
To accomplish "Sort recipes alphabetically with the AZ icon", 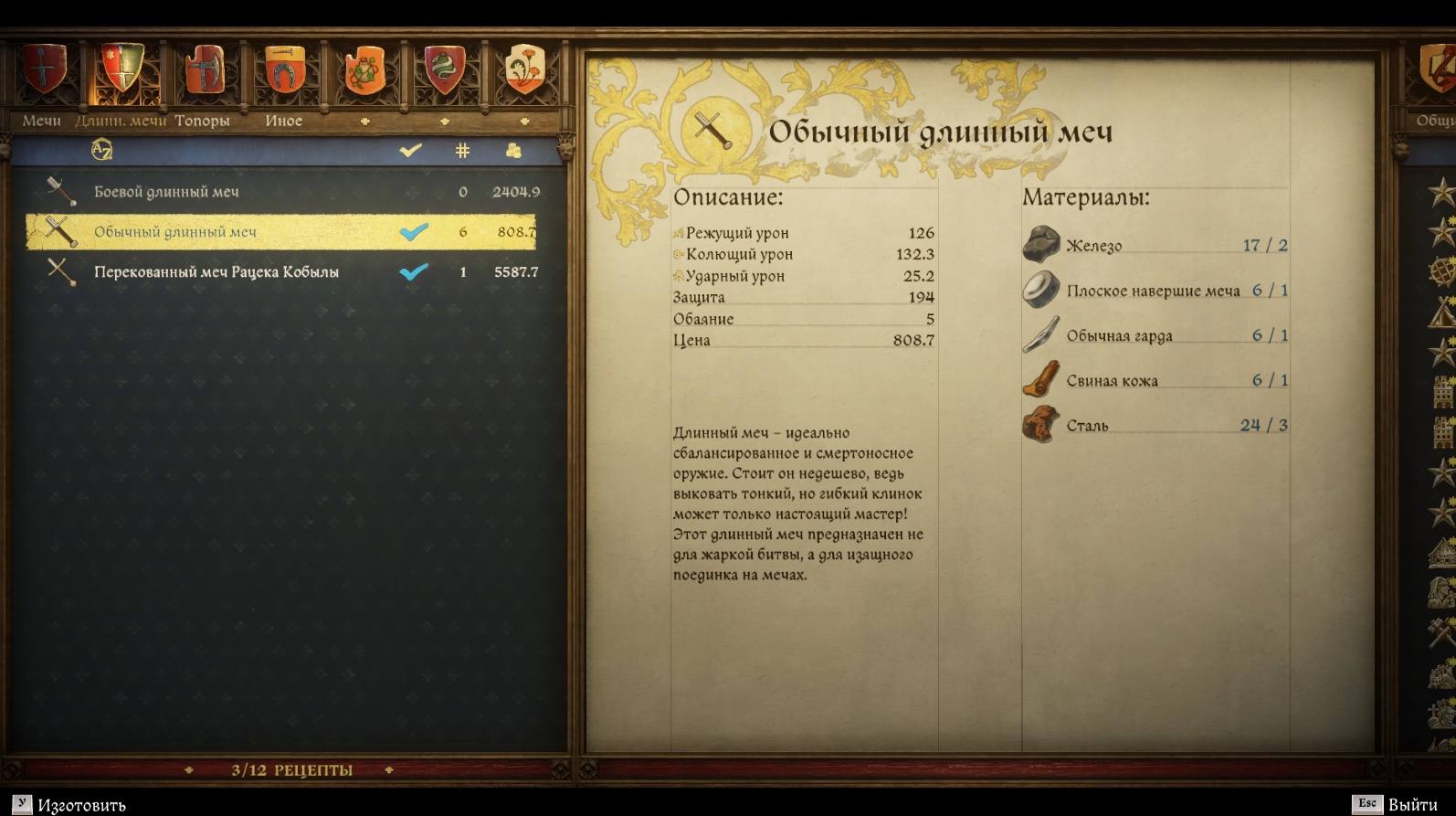I will (101, 150).
